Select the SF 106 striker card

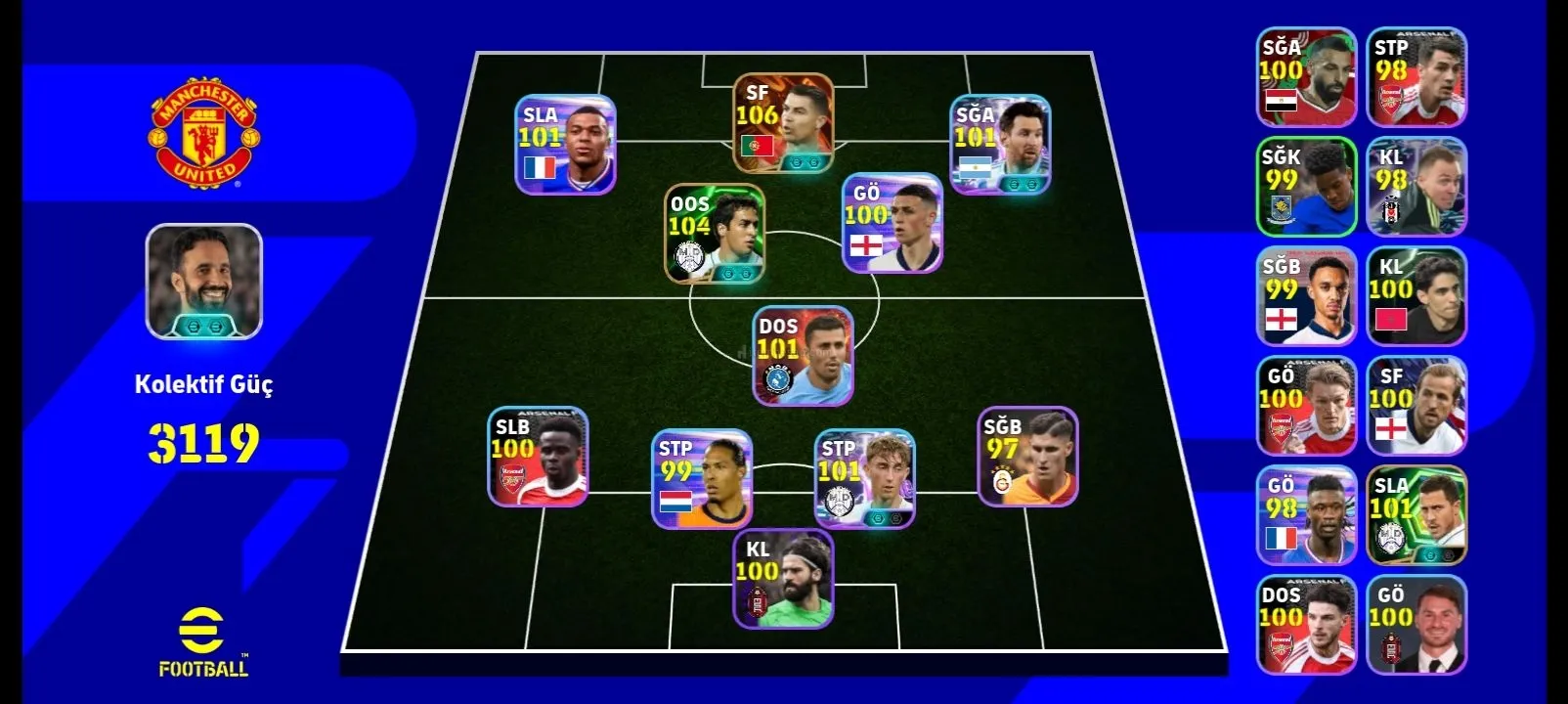pyautogui.click(x=783, y=124)
